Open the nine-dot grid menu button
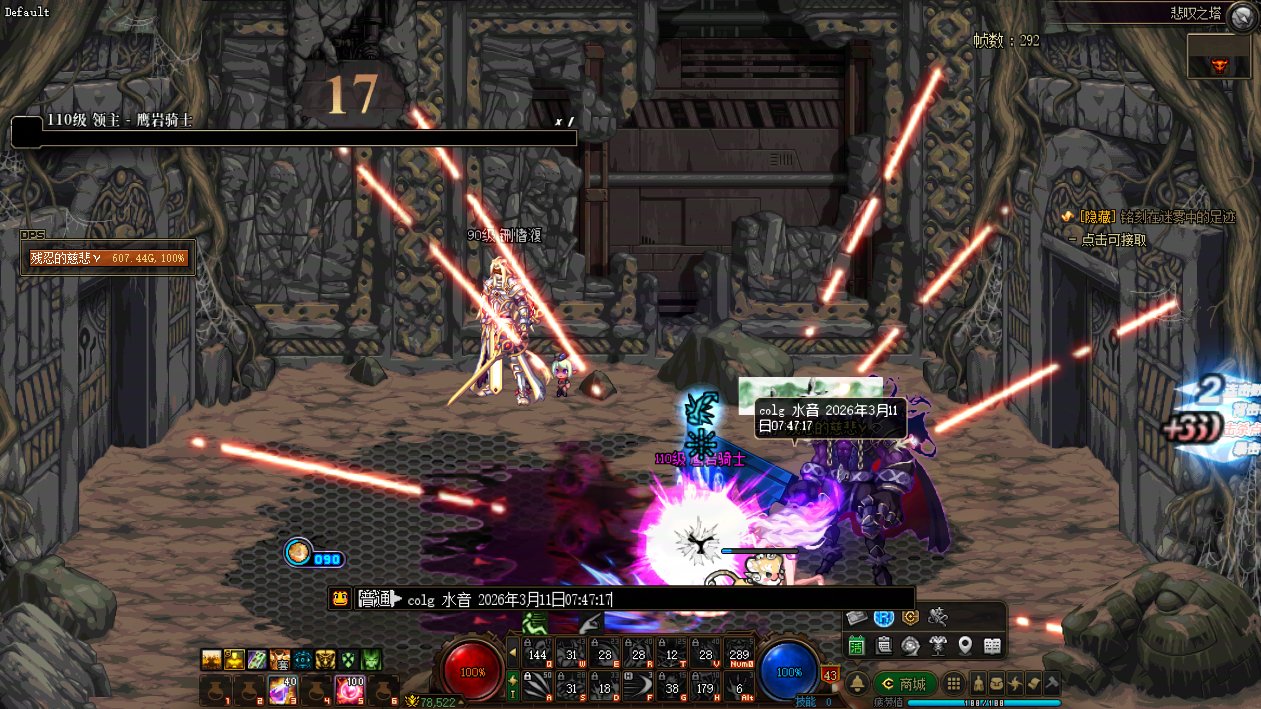The image size is (1261, 709). click(x=954, y=684)
